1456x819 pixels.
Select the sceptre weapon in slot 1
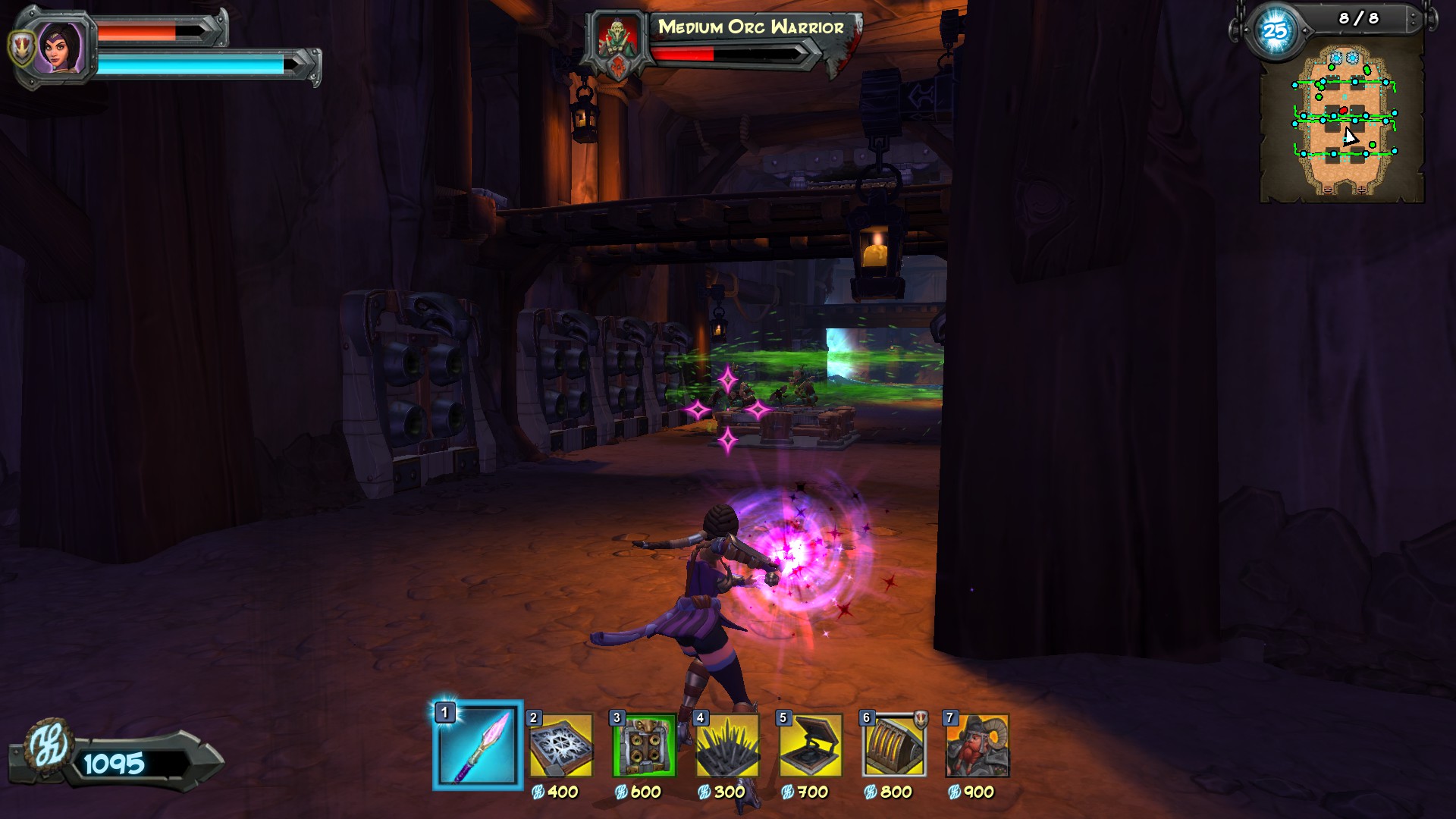(x=478, y=745)
